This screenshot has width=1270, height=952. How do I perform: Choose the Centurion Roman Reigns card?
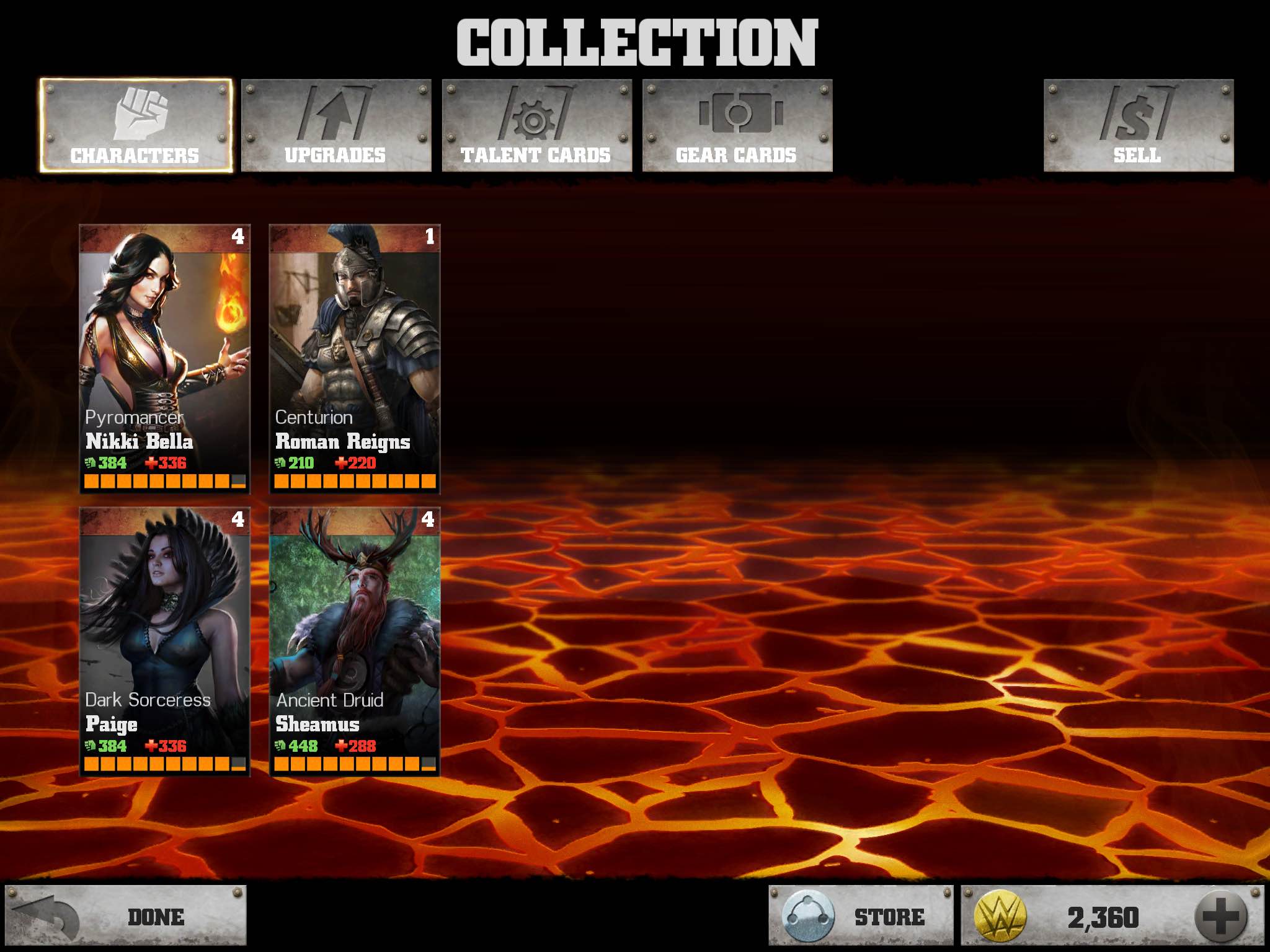355,358
